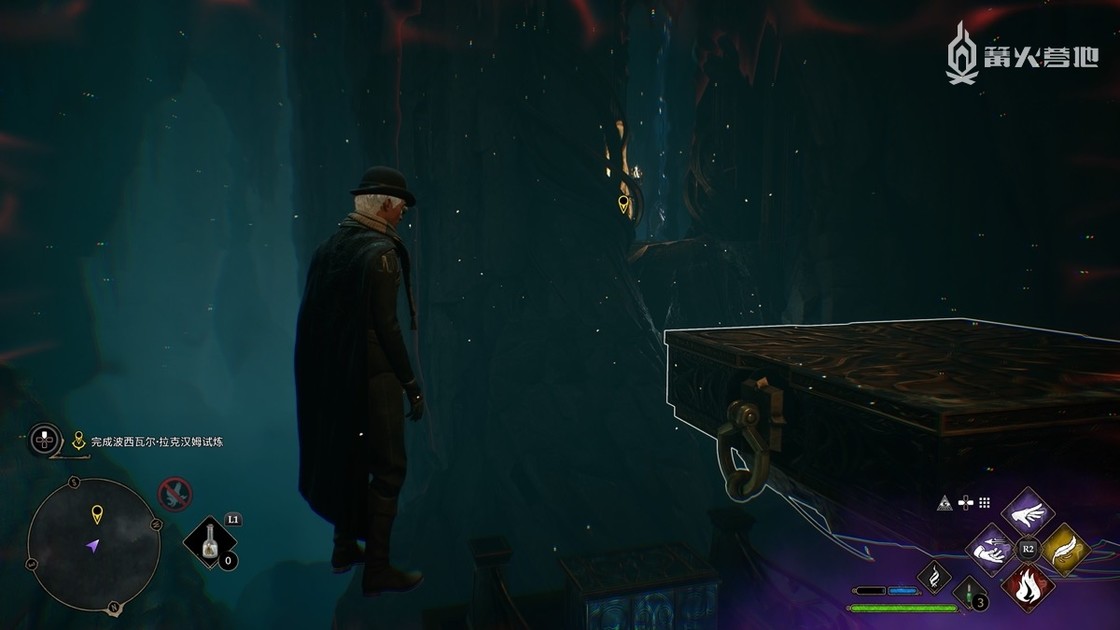
Task: Click the crossed-out flying mount icon
Action: [175, 493]
